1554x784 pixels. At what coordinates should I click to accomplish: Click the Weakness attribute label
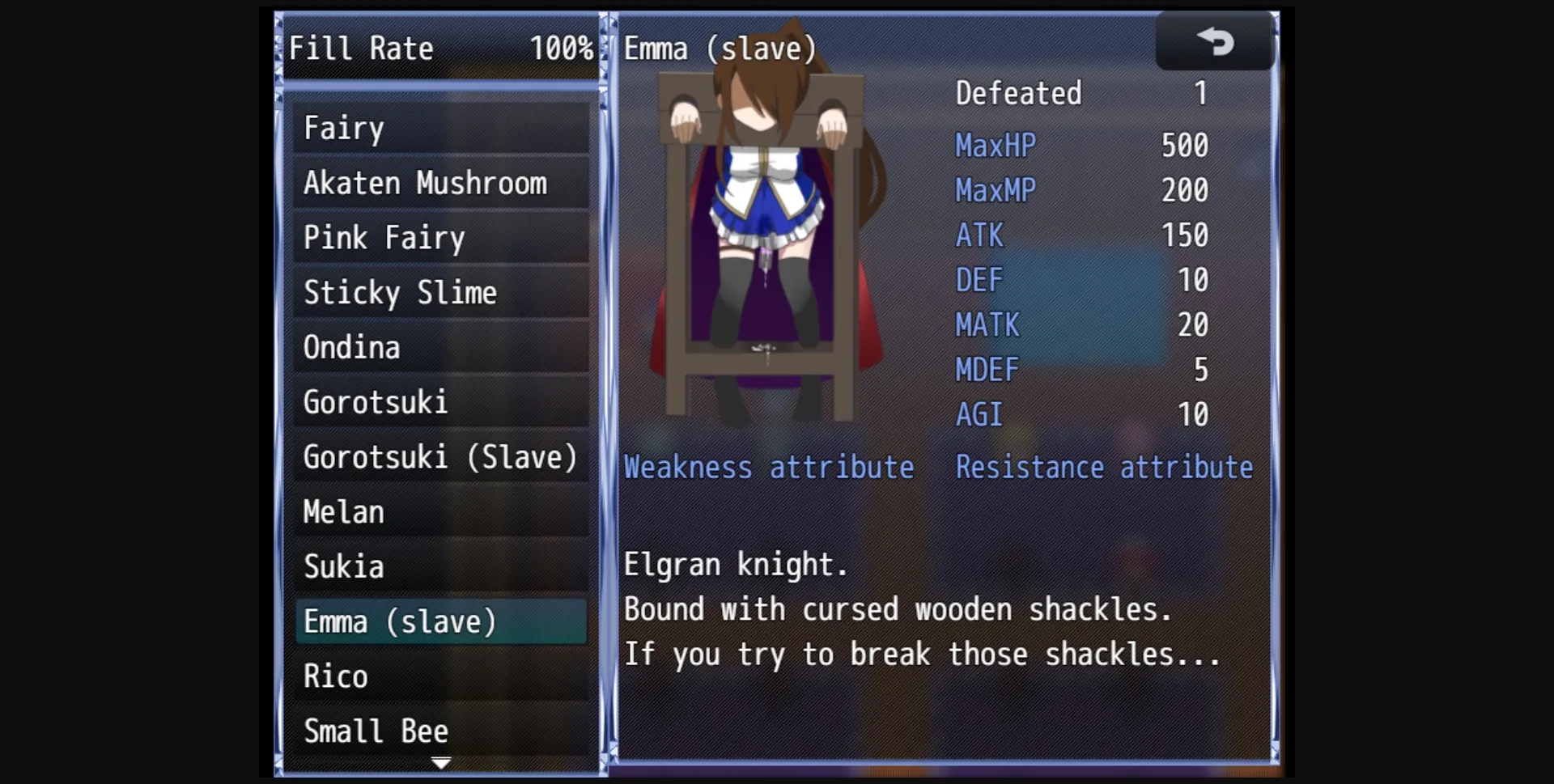click(x=769, y=467)
